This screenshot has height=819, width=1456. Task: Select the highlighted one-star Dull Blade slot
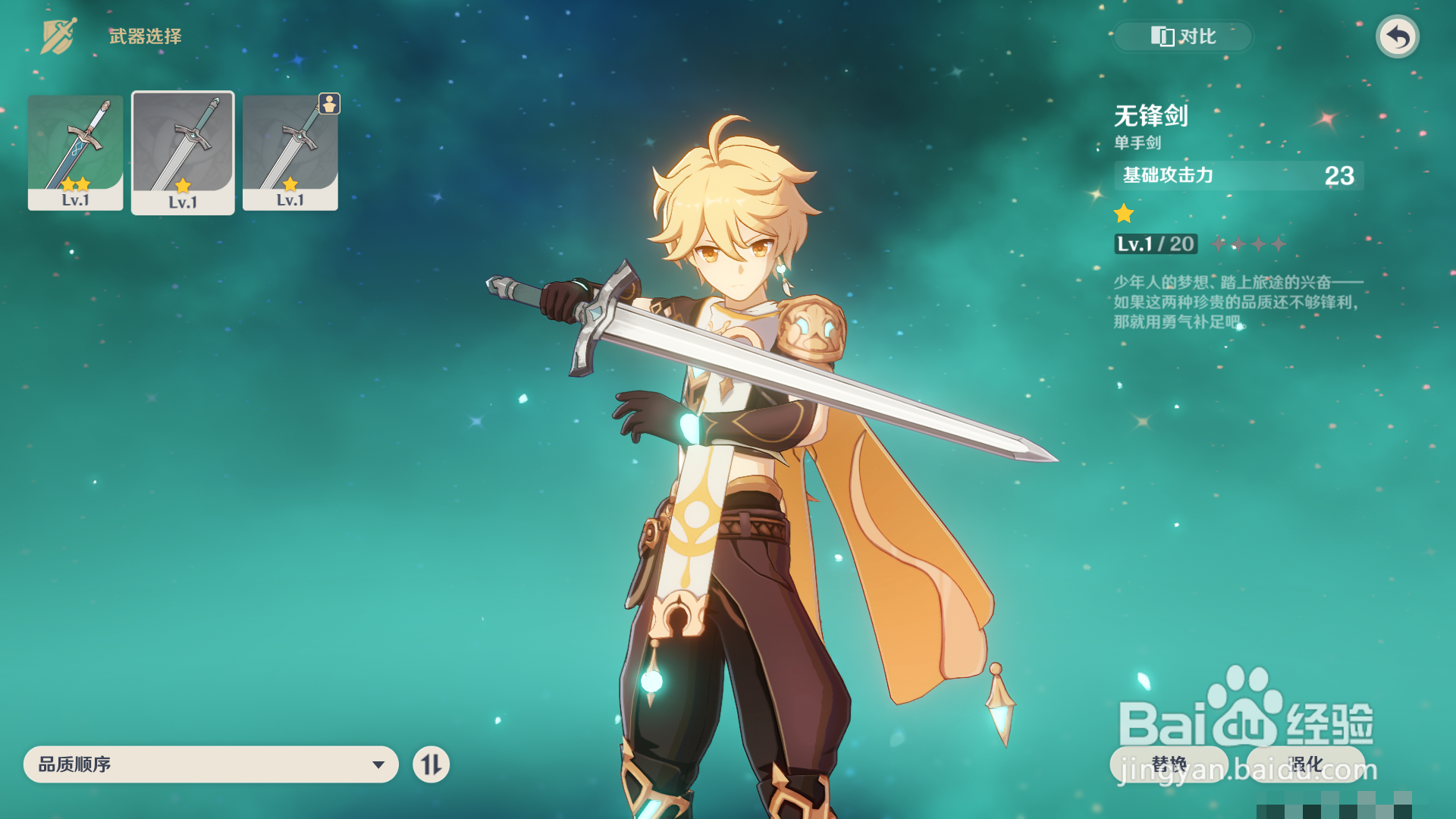click(x=183, y=153)
